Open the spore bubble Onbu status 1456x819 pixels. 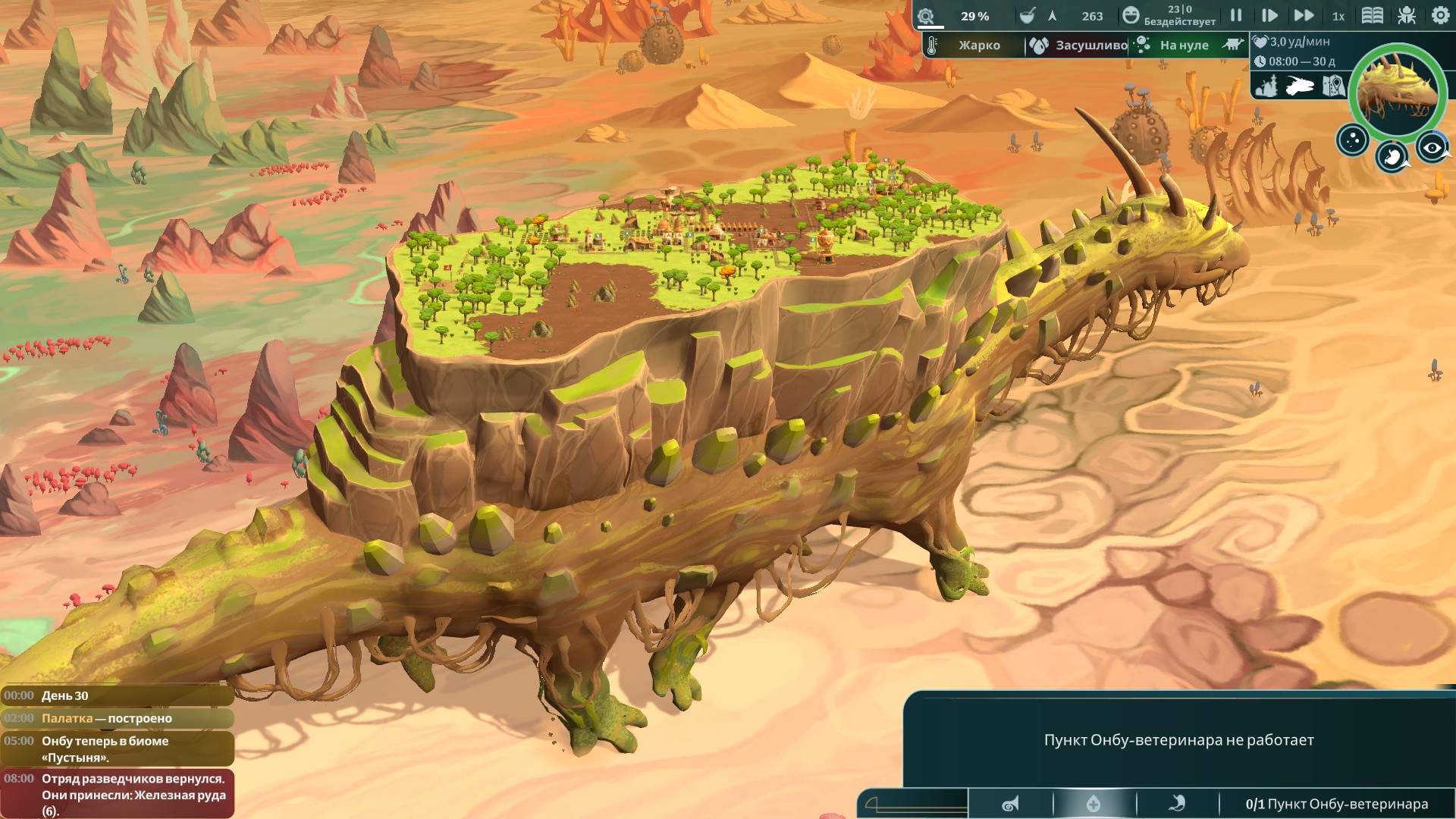click(1352, 140)
